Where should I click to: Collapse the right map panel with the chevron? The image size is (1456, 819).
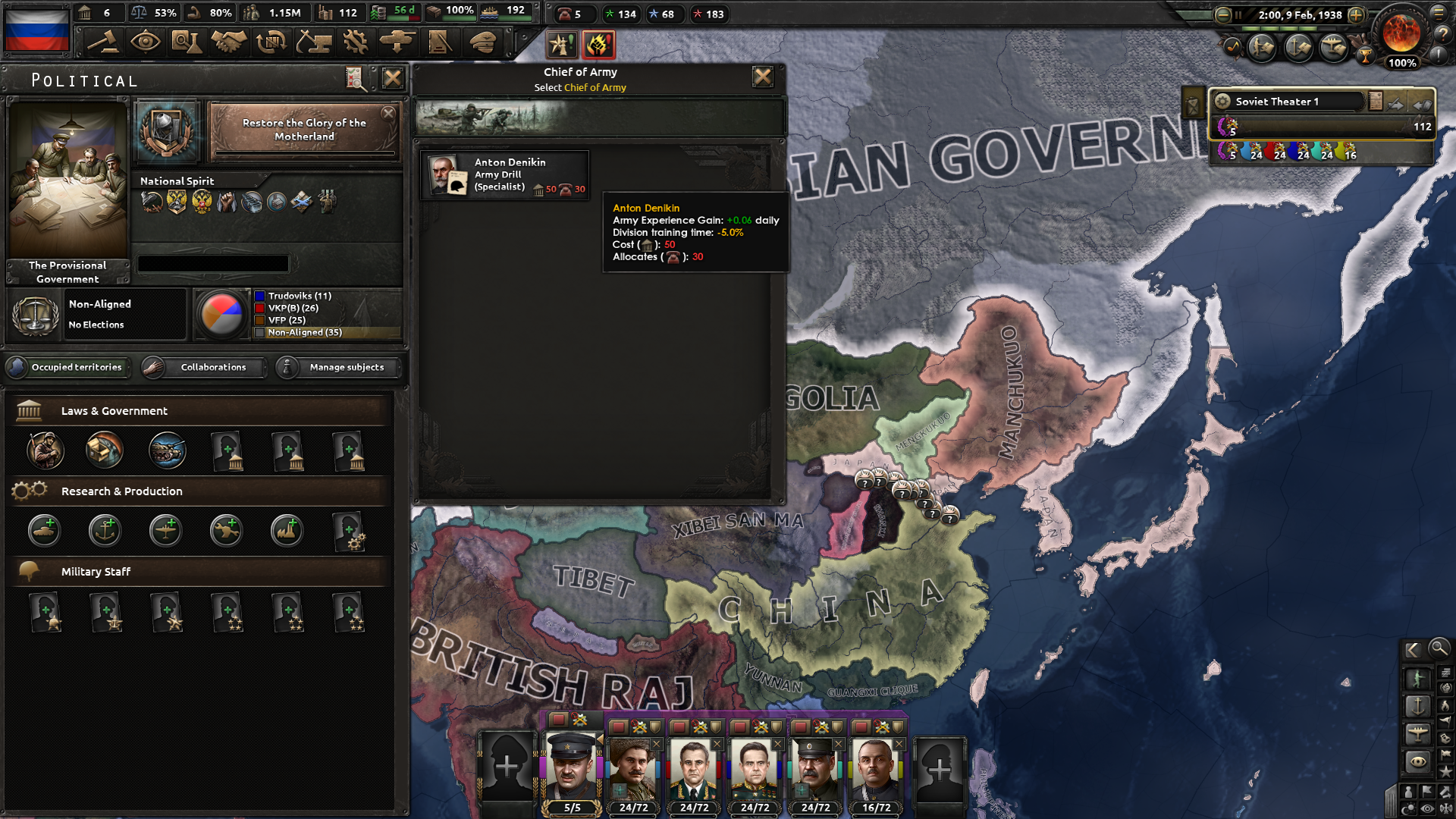[1412, 649]
